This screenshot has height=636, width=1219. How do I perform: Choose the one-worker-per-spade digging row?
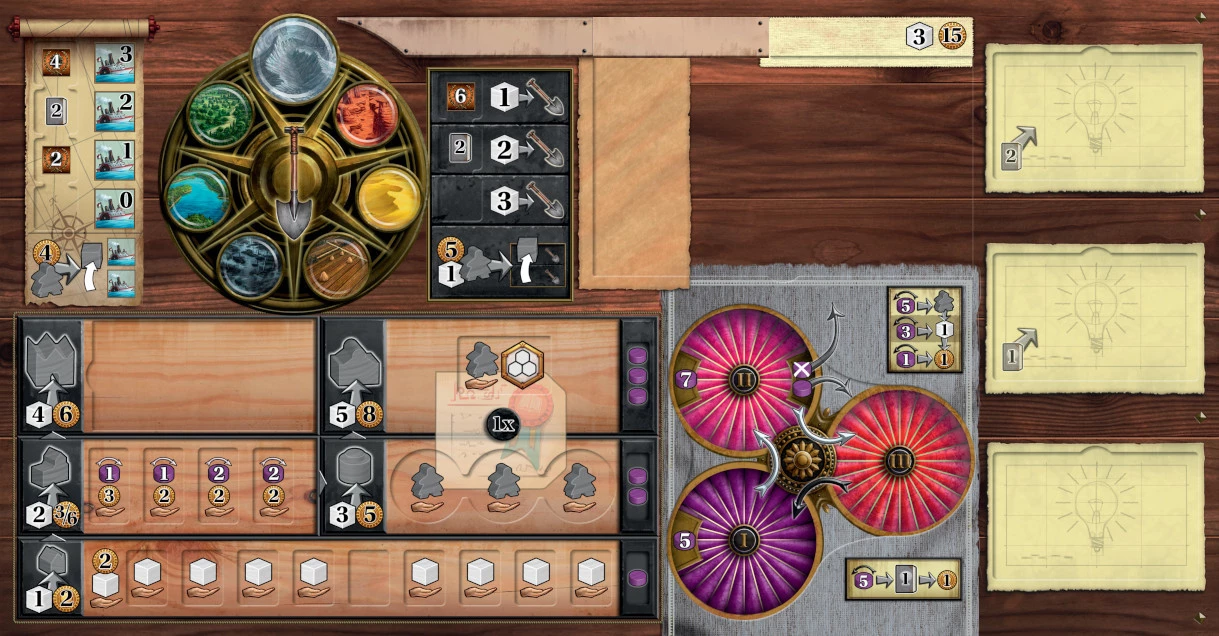click(x=500, y=98)
